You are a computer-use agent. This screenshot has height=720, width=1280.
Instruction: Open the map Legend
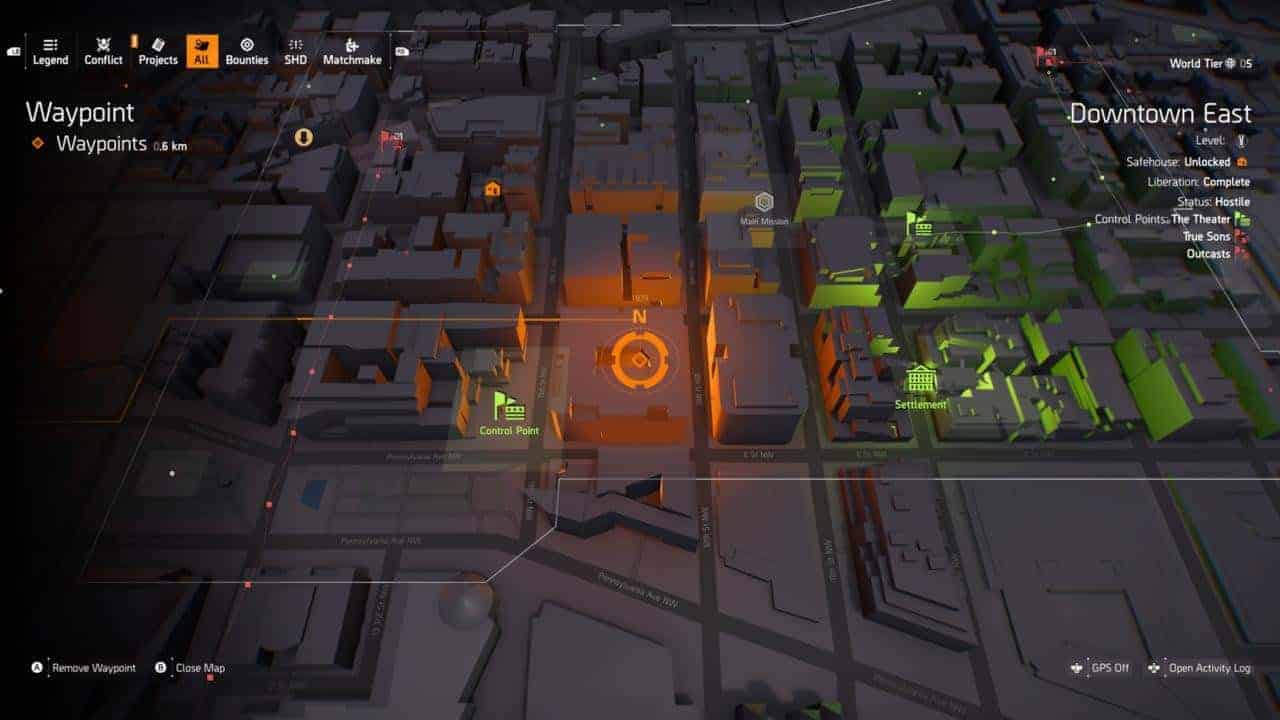coord(50,50)
